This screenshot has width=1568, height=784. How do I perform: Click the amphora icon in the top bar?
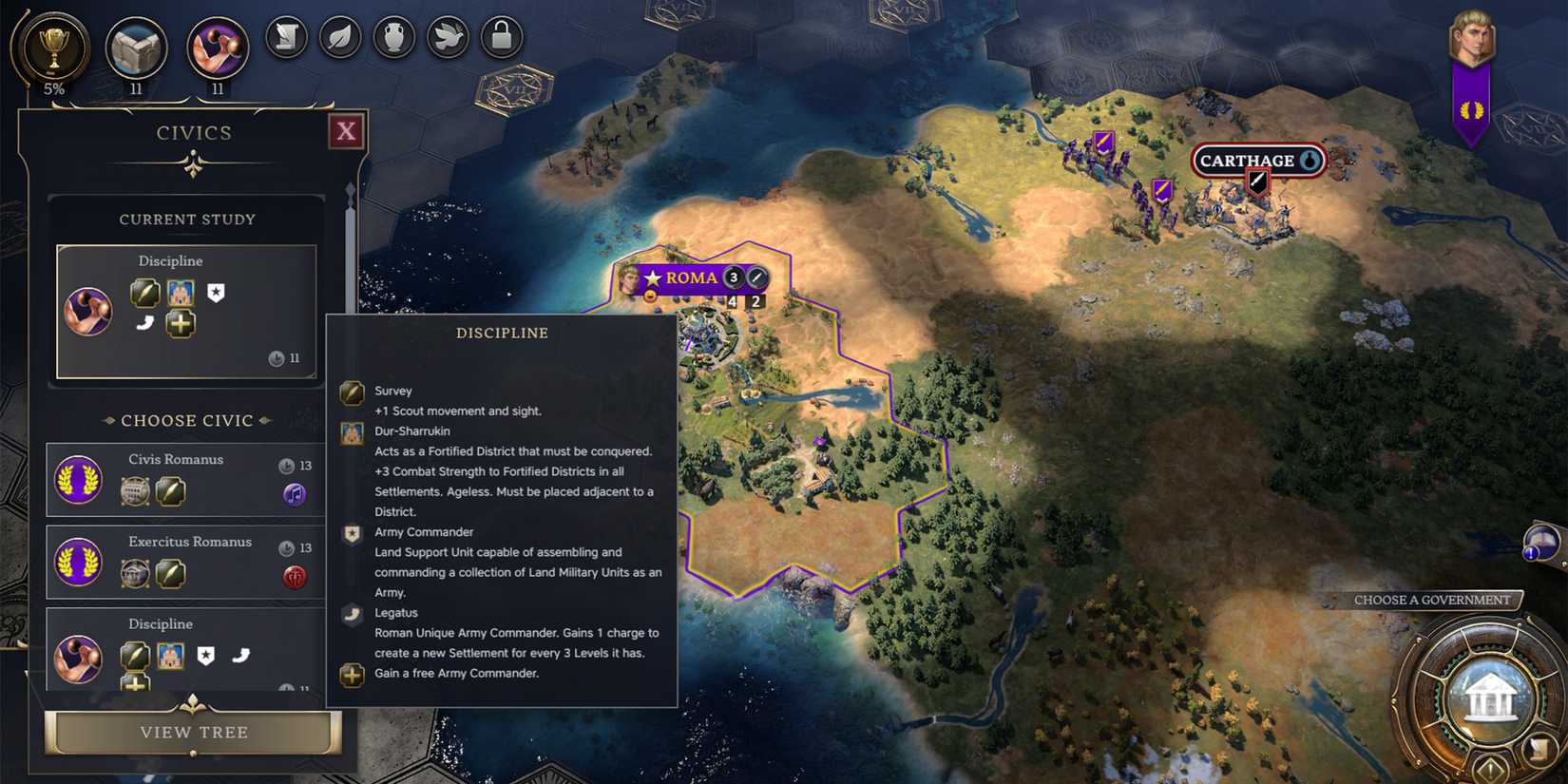(x=394, y=38)
